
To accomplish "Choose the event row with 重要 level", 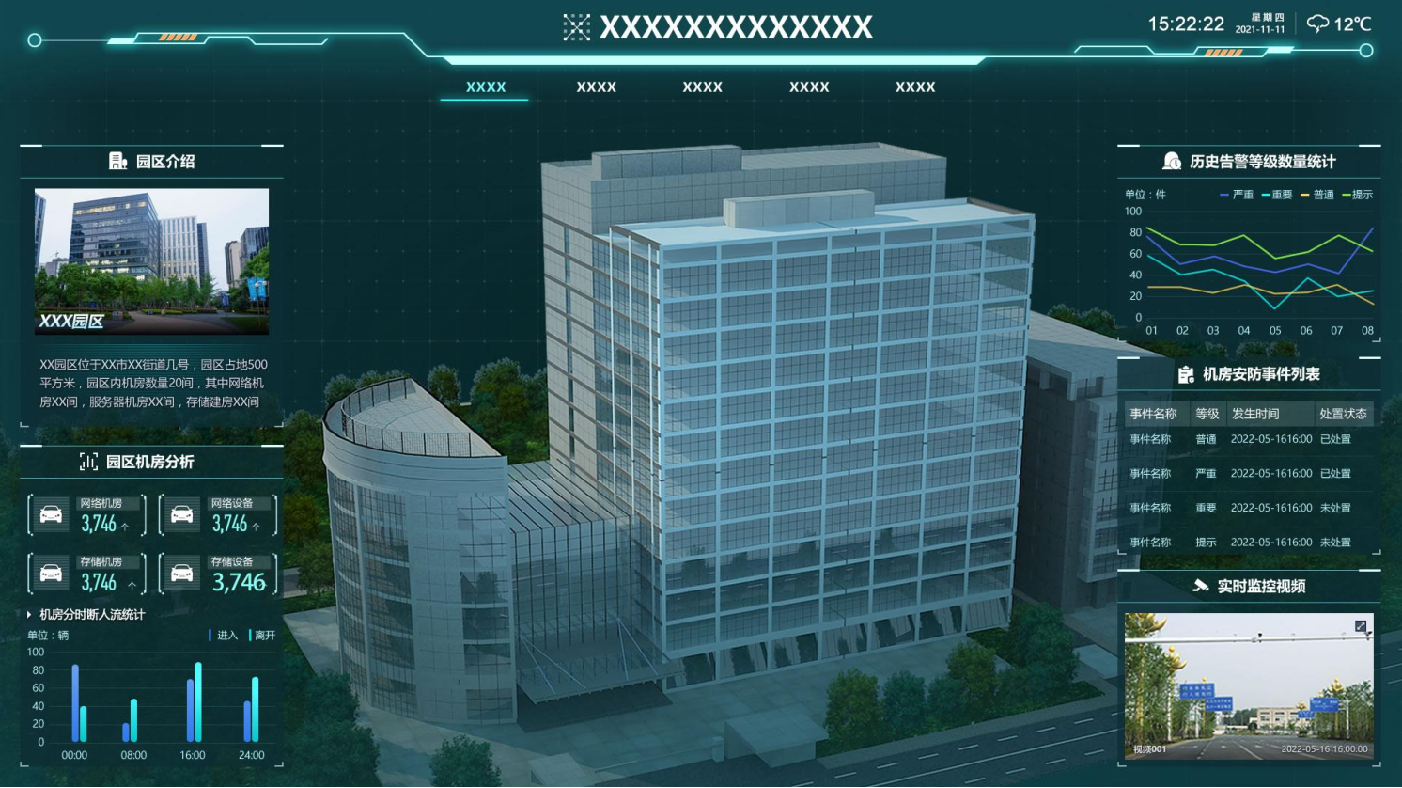I will pyautogui.click(x=1248, y=507).
